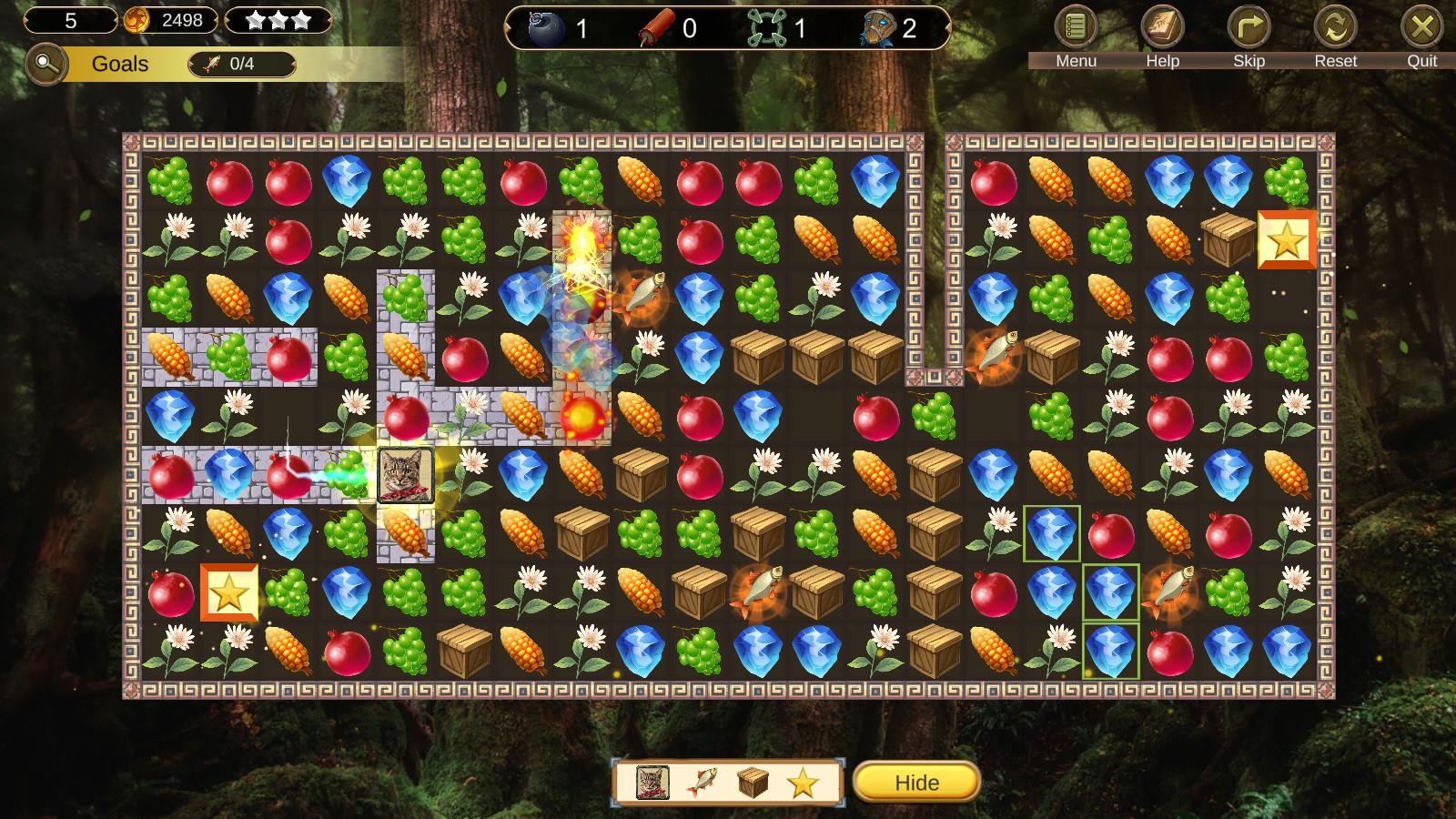Click the Goals magnifying glass icon
The height and width of the screenshot is (819, 1456).
pos(45,65)
